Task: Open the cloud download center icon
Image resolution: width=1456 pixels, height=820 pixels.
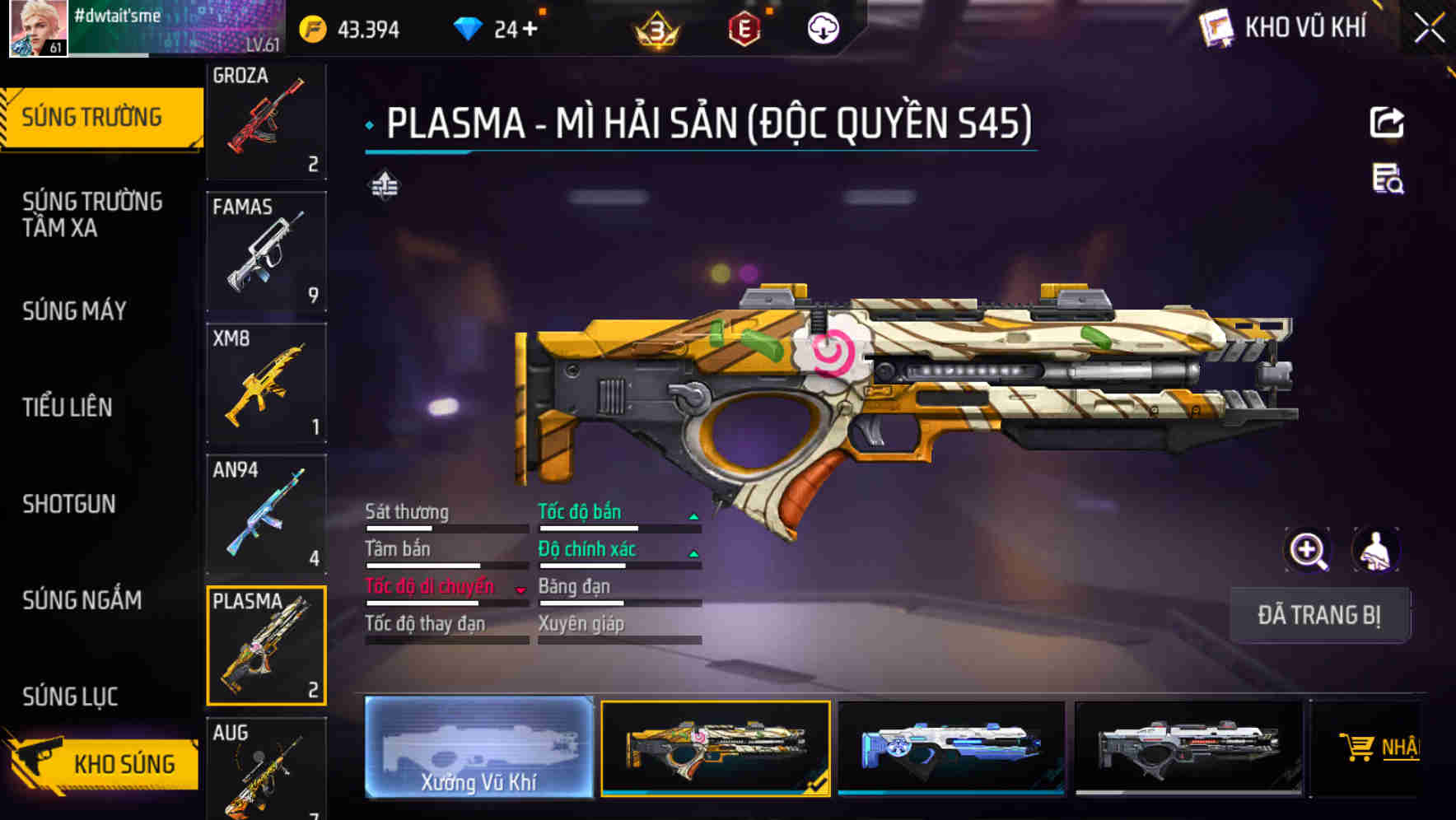Action: pyautogui.click(x=821, y=27)
